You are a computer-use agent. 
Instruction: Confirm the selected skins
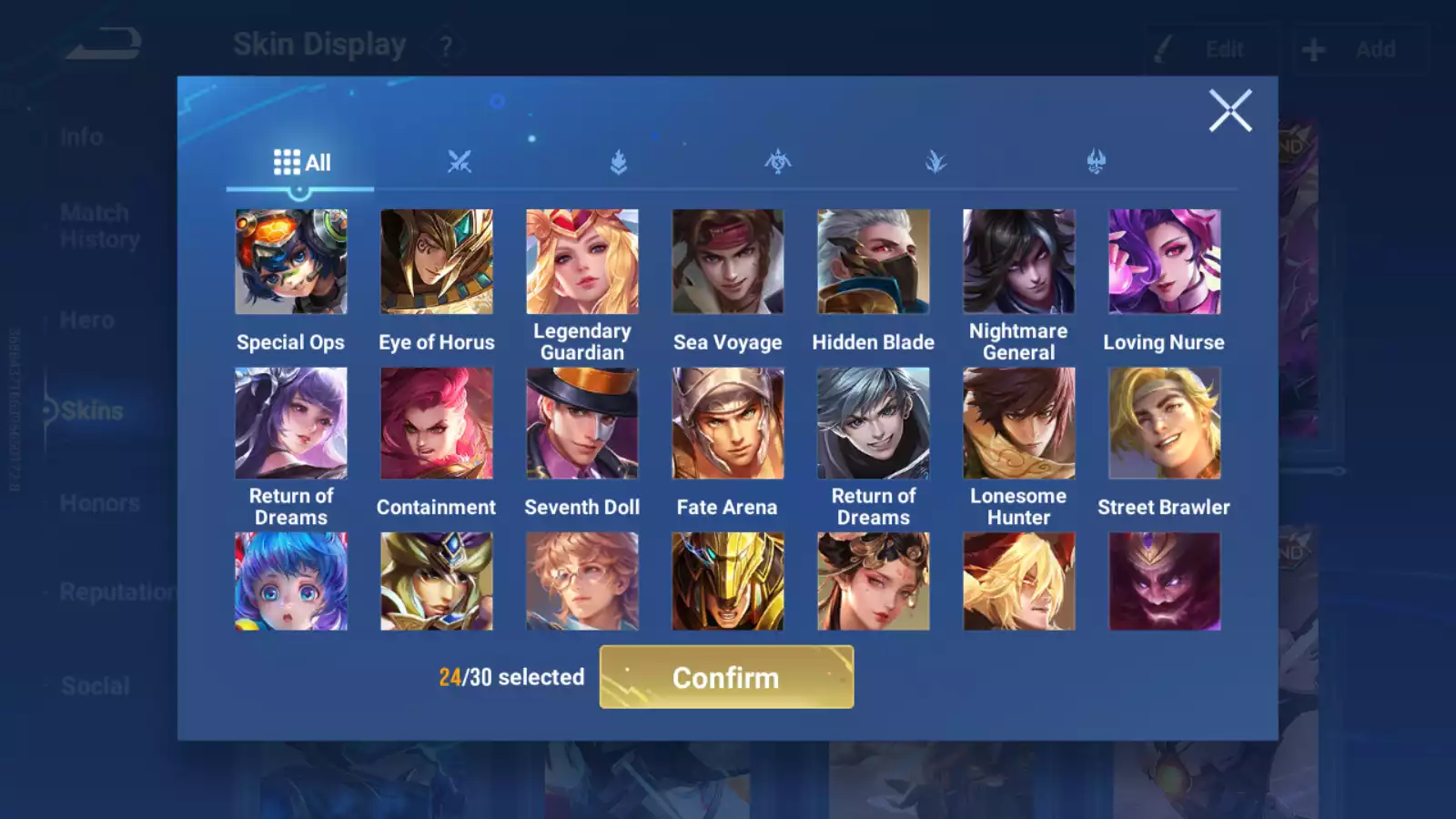point(726,677)
